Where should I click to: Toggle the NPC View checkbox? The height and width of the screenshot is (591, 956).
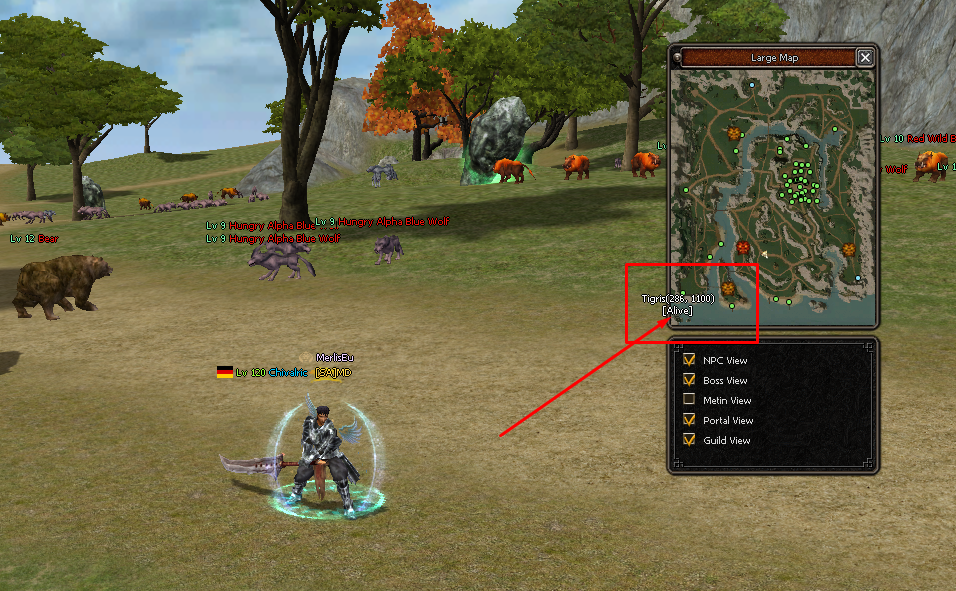pos(688,360)
